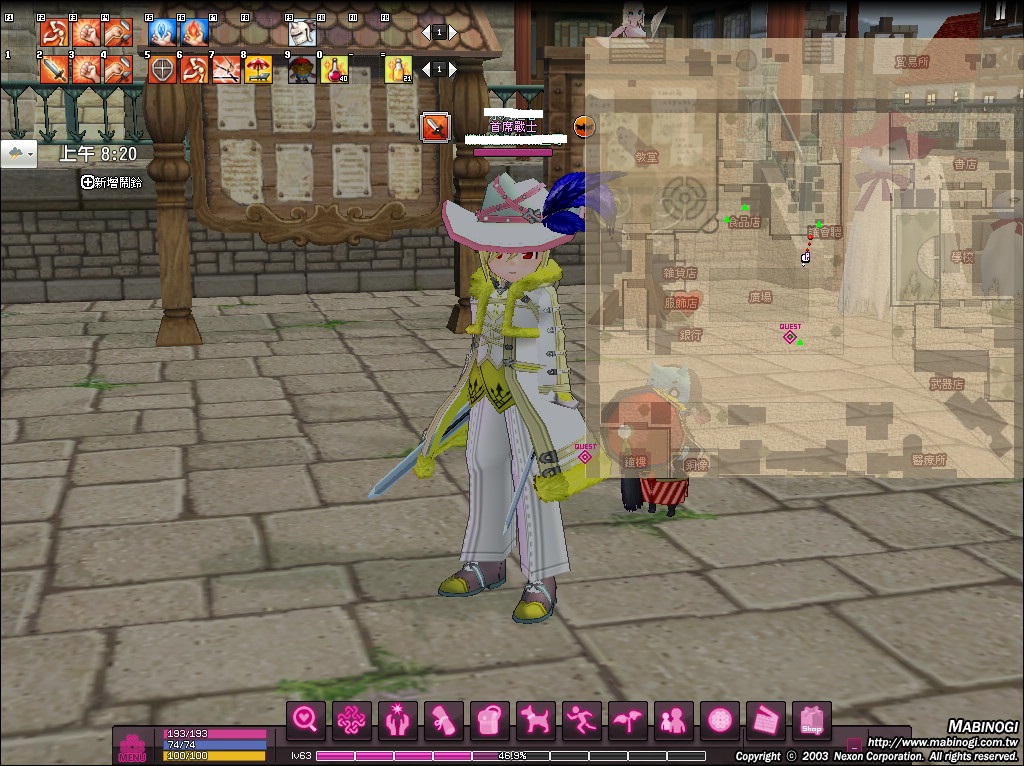Use the yellow bottle item with count 21
Viewport: 1024px width, 766px height.
tap(399, 69)
